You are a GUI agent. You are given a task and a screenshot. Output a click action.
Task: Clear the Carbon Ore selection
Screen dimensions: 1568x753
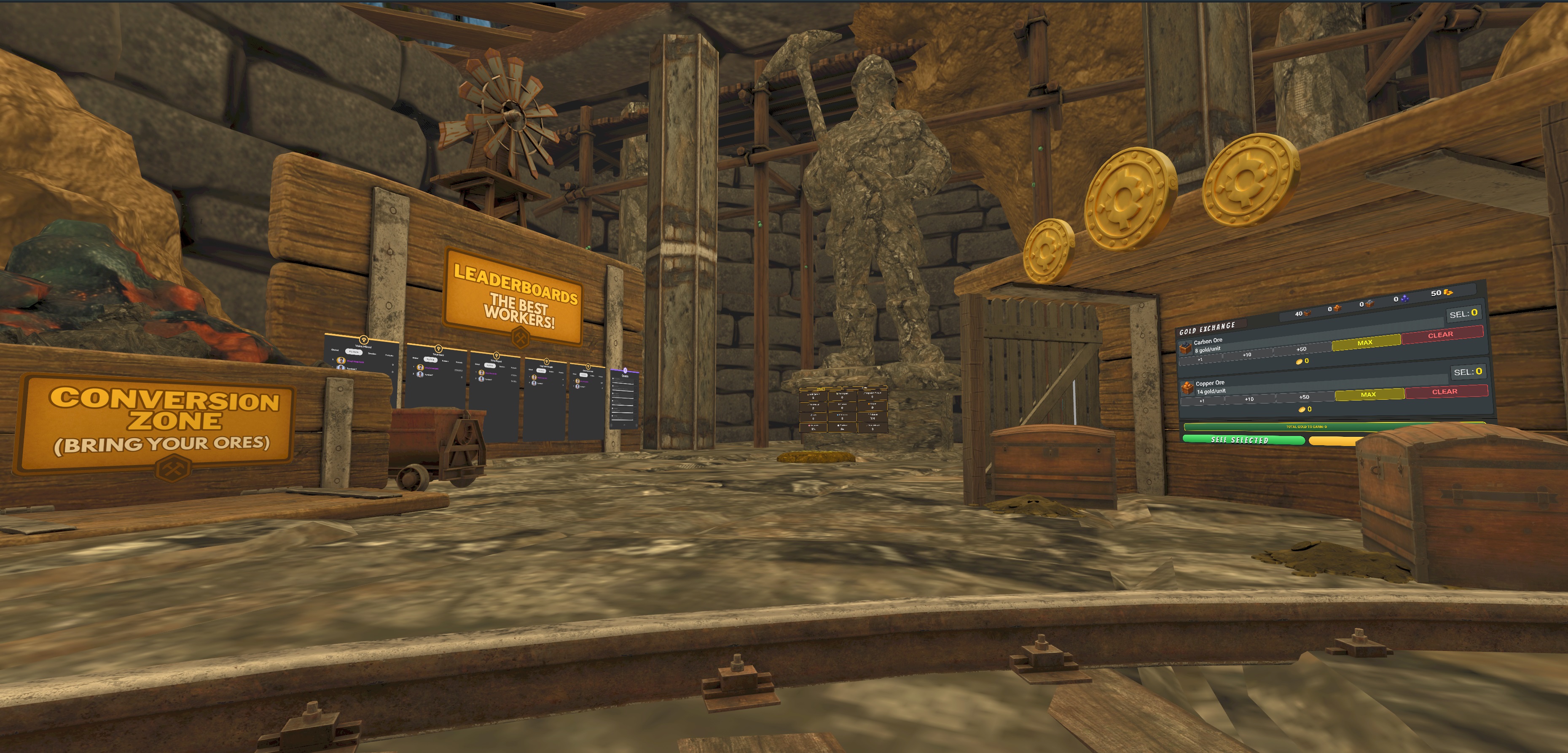click(x=1440, y=335)
